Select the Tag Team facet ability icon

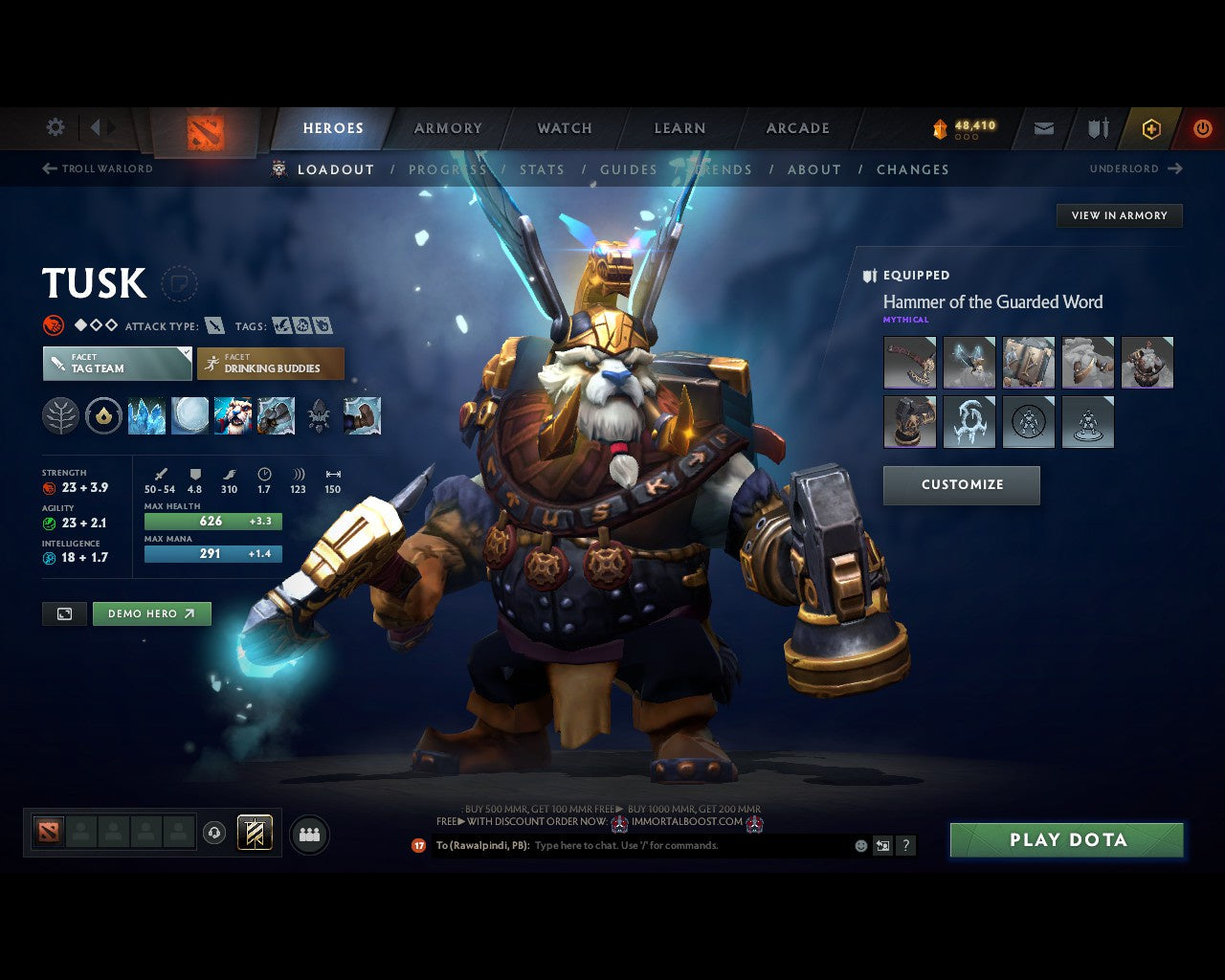(233, 415)
